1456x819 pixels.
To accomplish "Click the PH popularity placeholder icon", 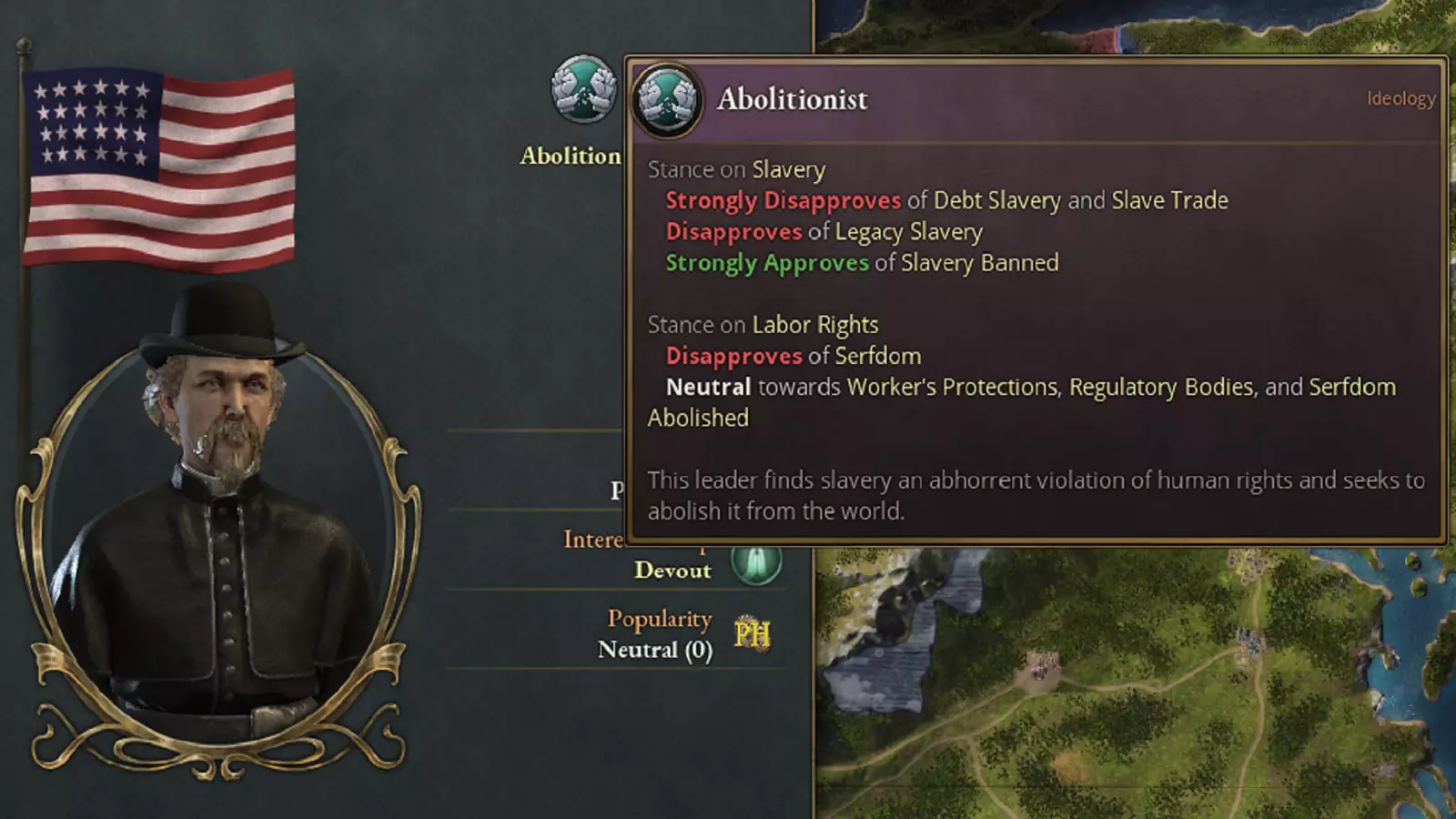I will point(752,634).
